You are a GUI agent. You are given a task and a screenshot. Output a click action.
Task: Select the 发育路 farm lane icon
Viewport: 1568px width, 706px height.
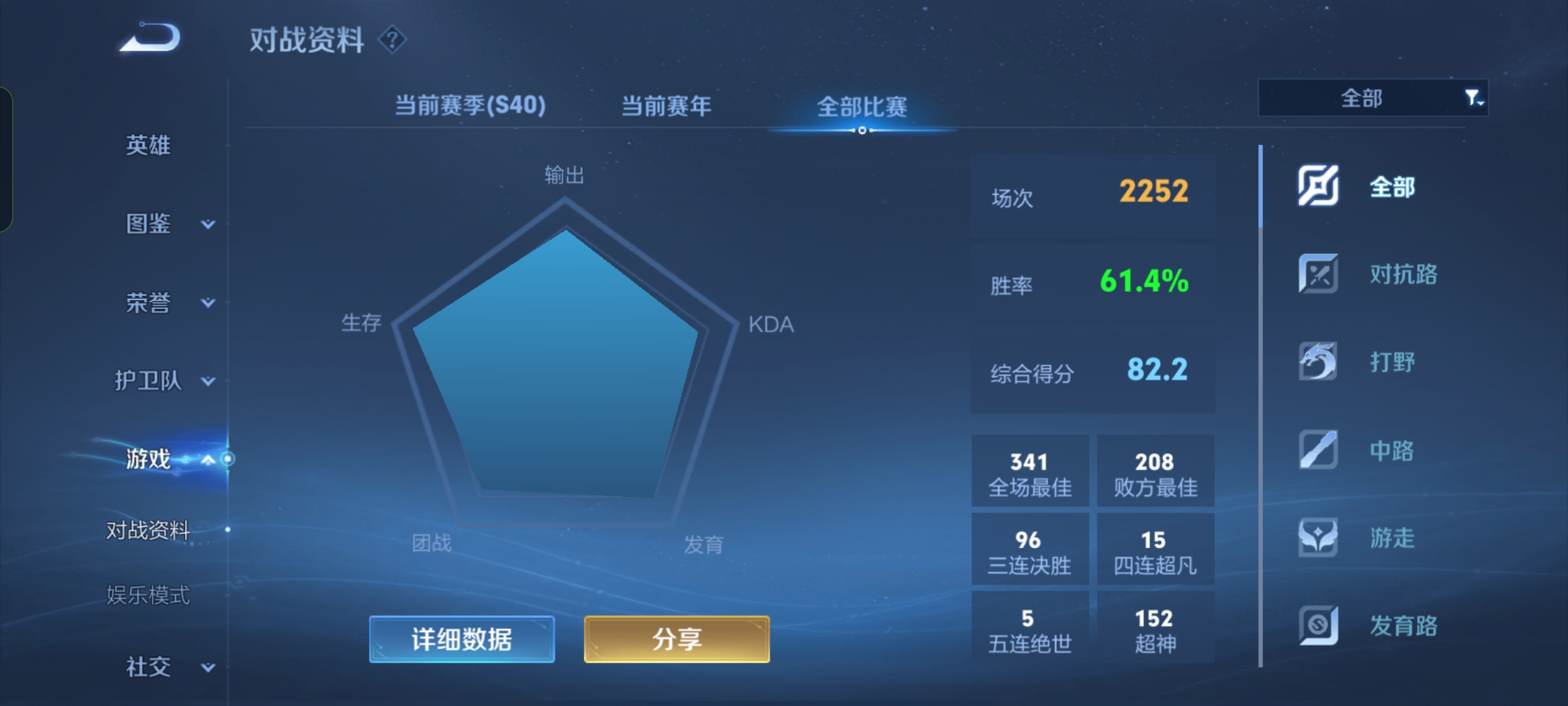(1318, 626)
